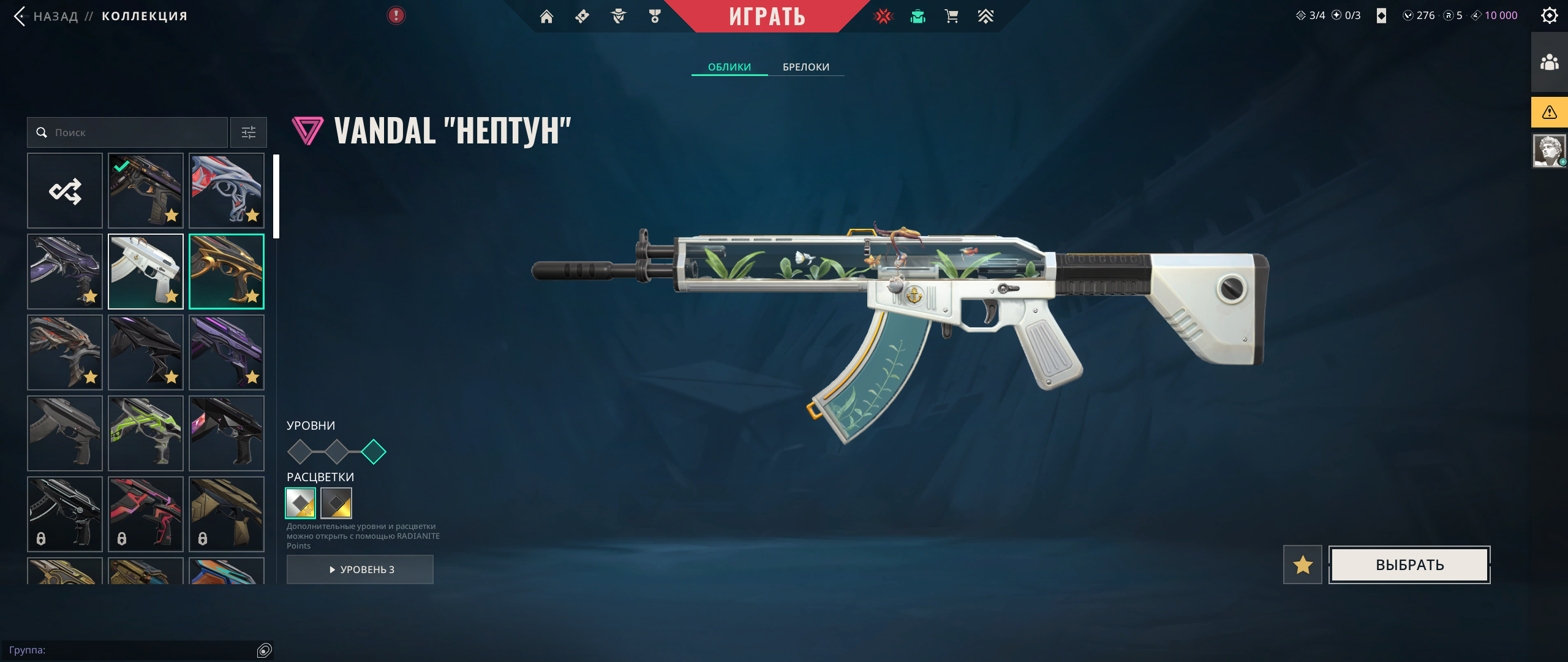Viewport: 1568px width, 662px height.
Task: Open the home screen icon
Action: tap(546, 17)
